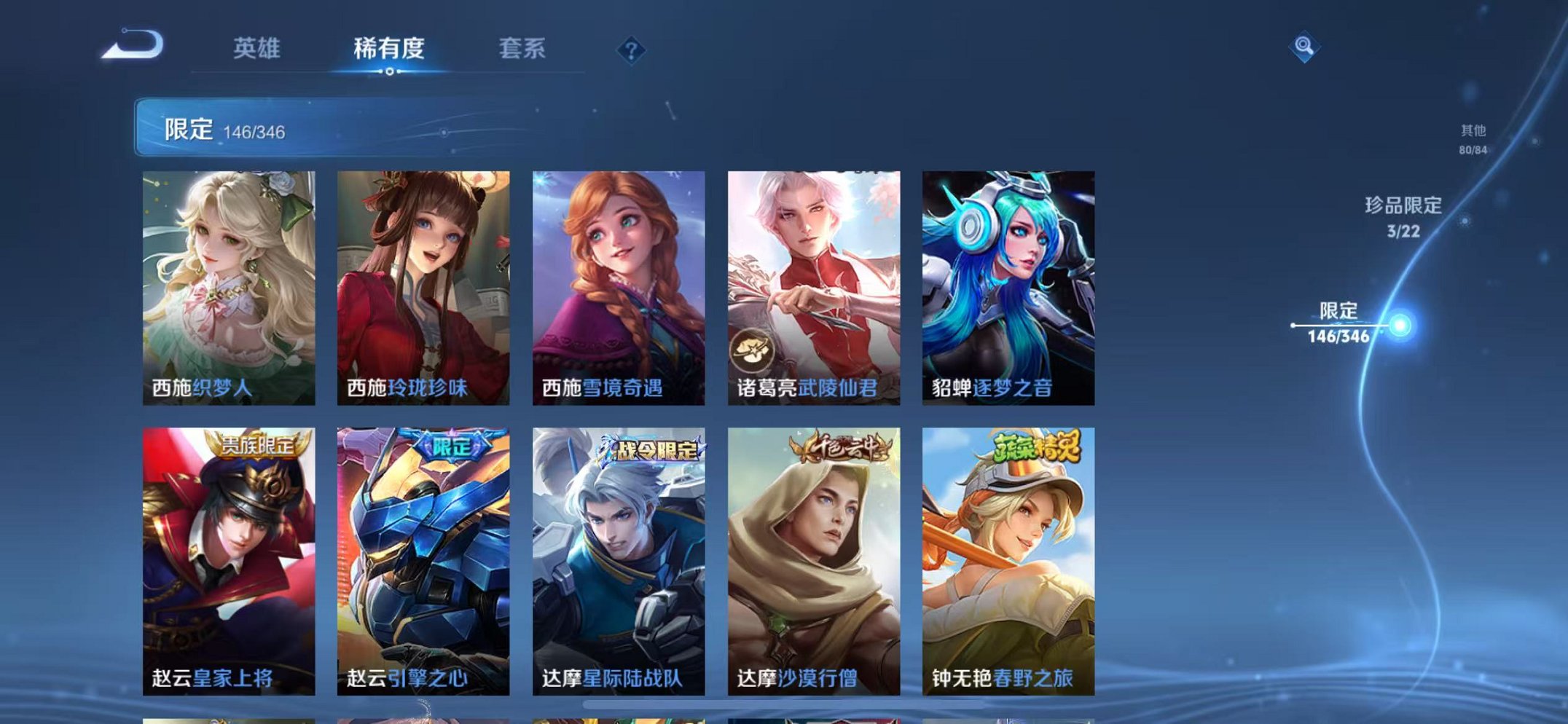The width and height of the screenshot is (1568, 724).
Task: Select the 稀有度 tab
Action: pos(390,47)
